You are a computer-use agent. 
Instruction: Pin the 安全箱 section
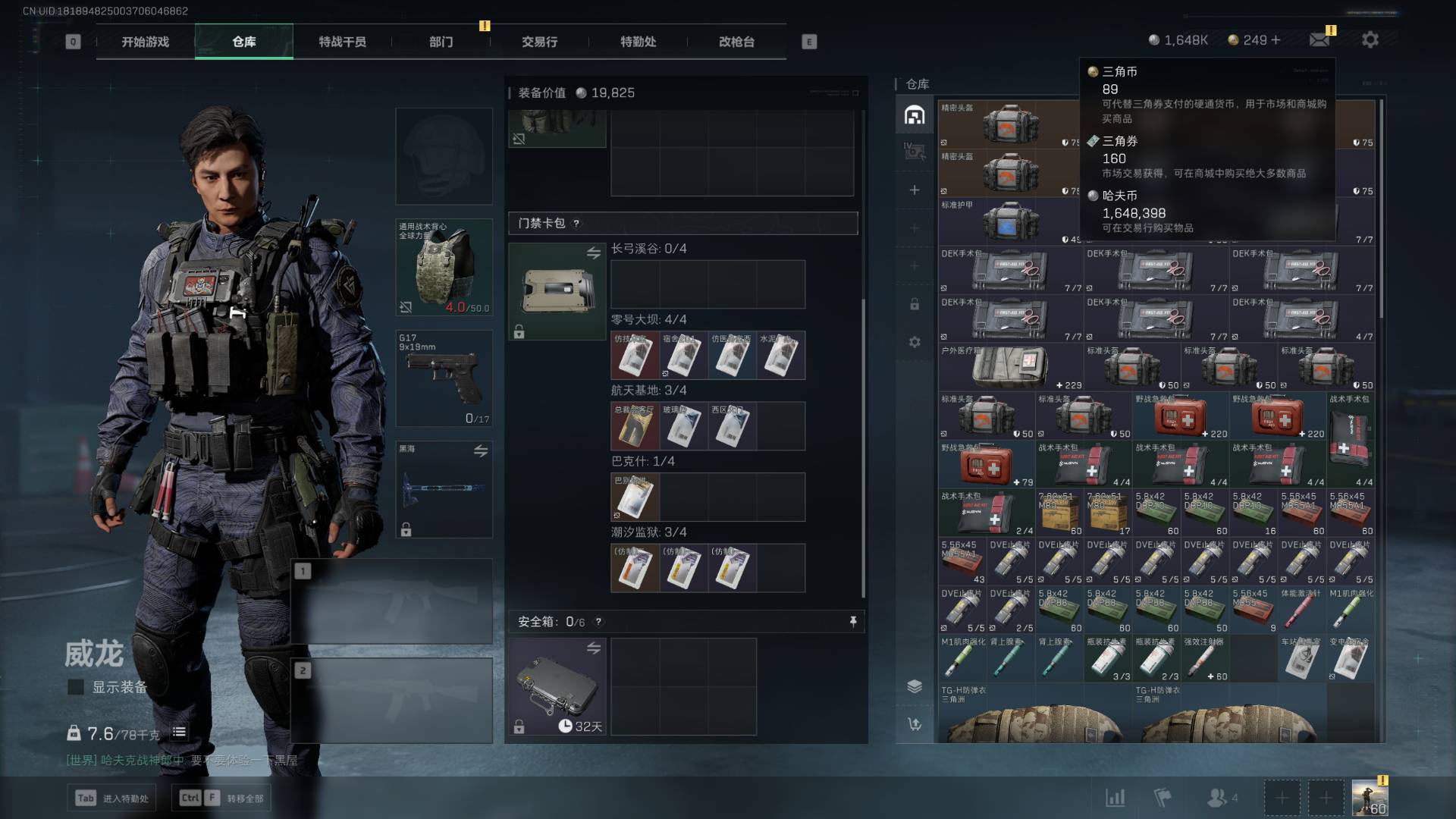(853, 622)
